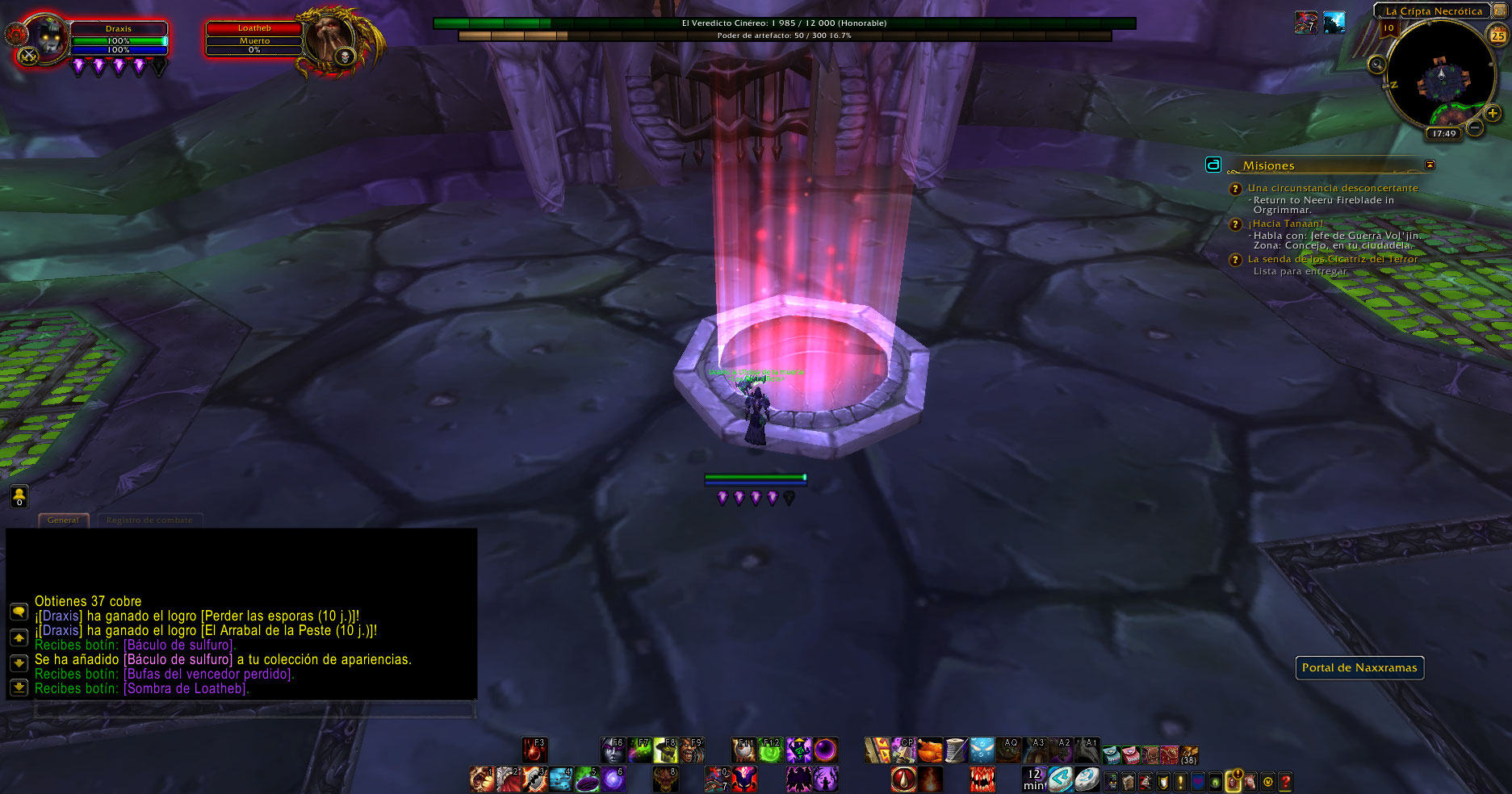The width and height of the screenshot is (1512, 794).
Task: Open the calendar showing day 25
Action: (x=1497, y=36)
